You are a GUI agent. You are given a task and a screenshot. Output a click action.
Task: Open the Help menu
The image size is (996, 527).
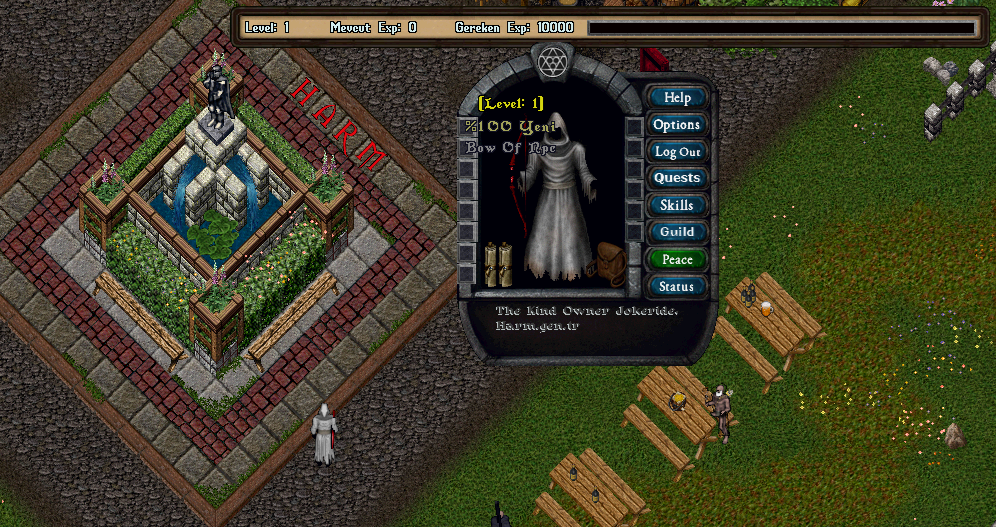coord(677,98)
